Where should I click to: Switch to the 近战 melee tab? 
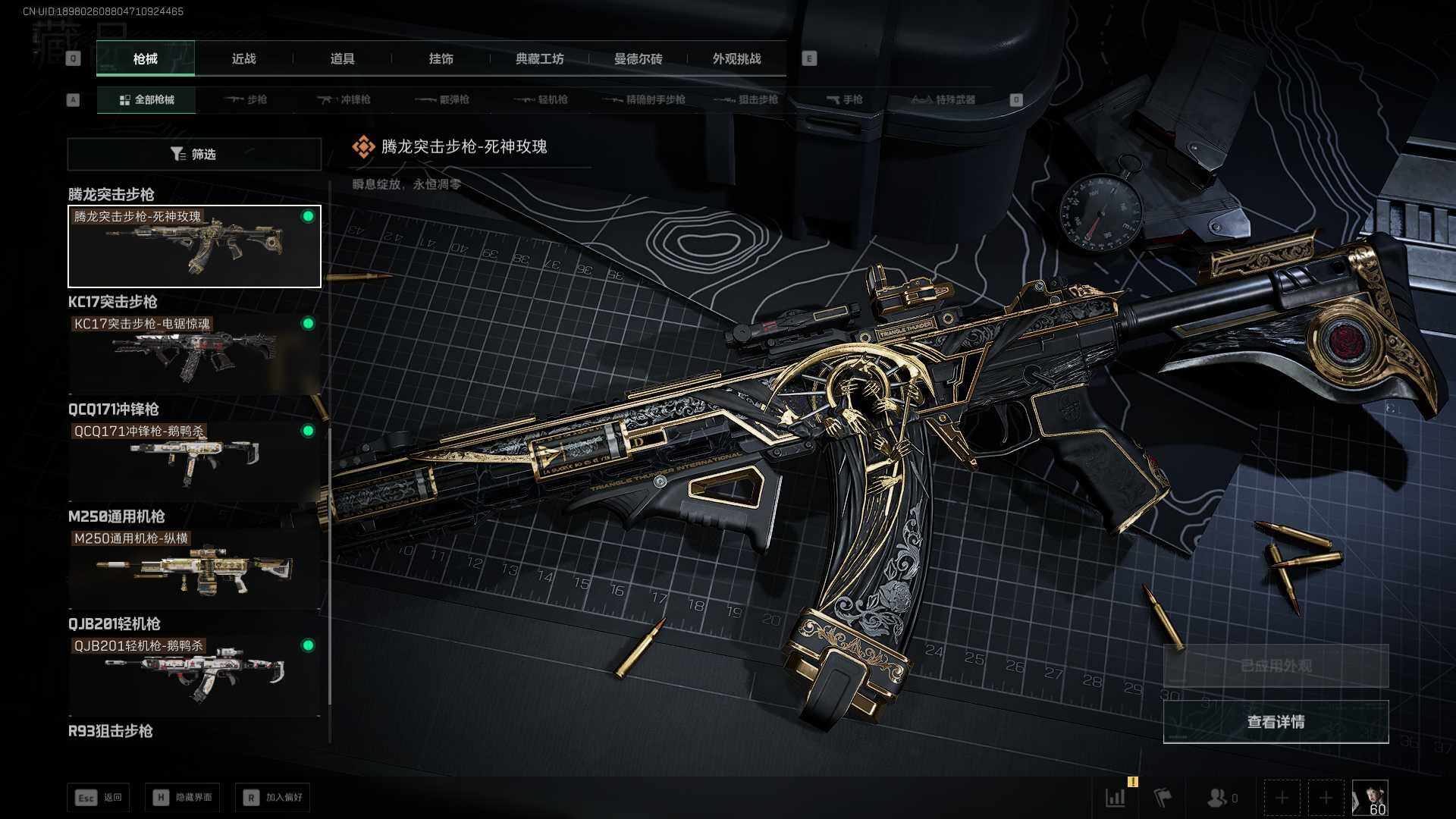(243, 58)
